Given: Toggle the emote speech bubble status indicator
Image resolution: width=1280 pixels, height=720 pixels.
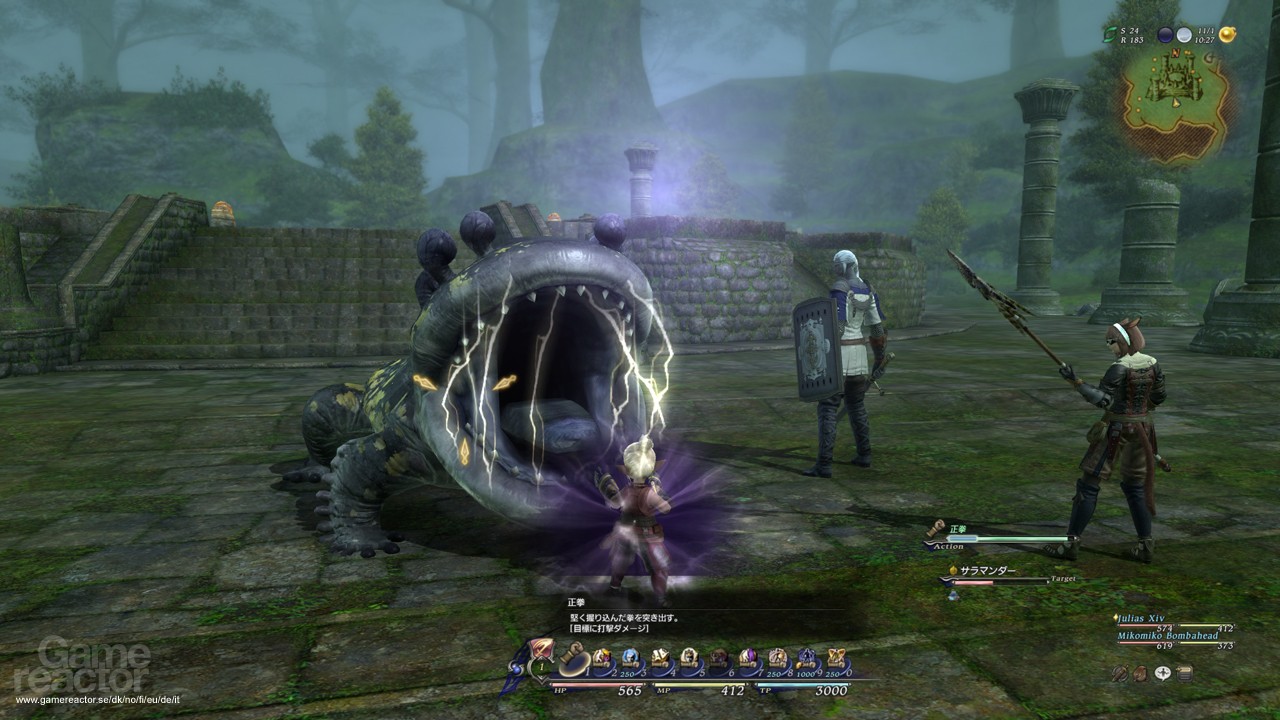Looking at the screenshot, I should tap(1163, 673).
